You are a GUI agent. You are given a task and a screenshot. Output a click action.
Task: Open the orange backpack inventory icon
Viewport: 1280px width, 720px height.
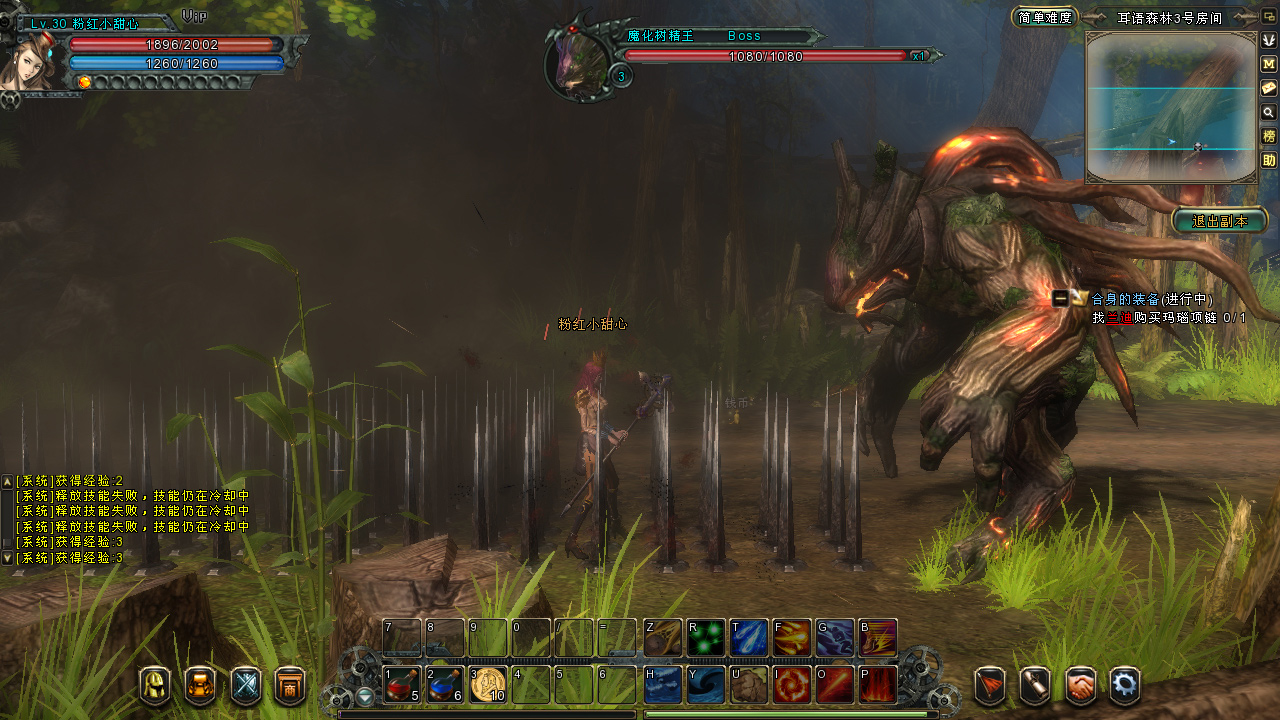[x=200, y=686]
